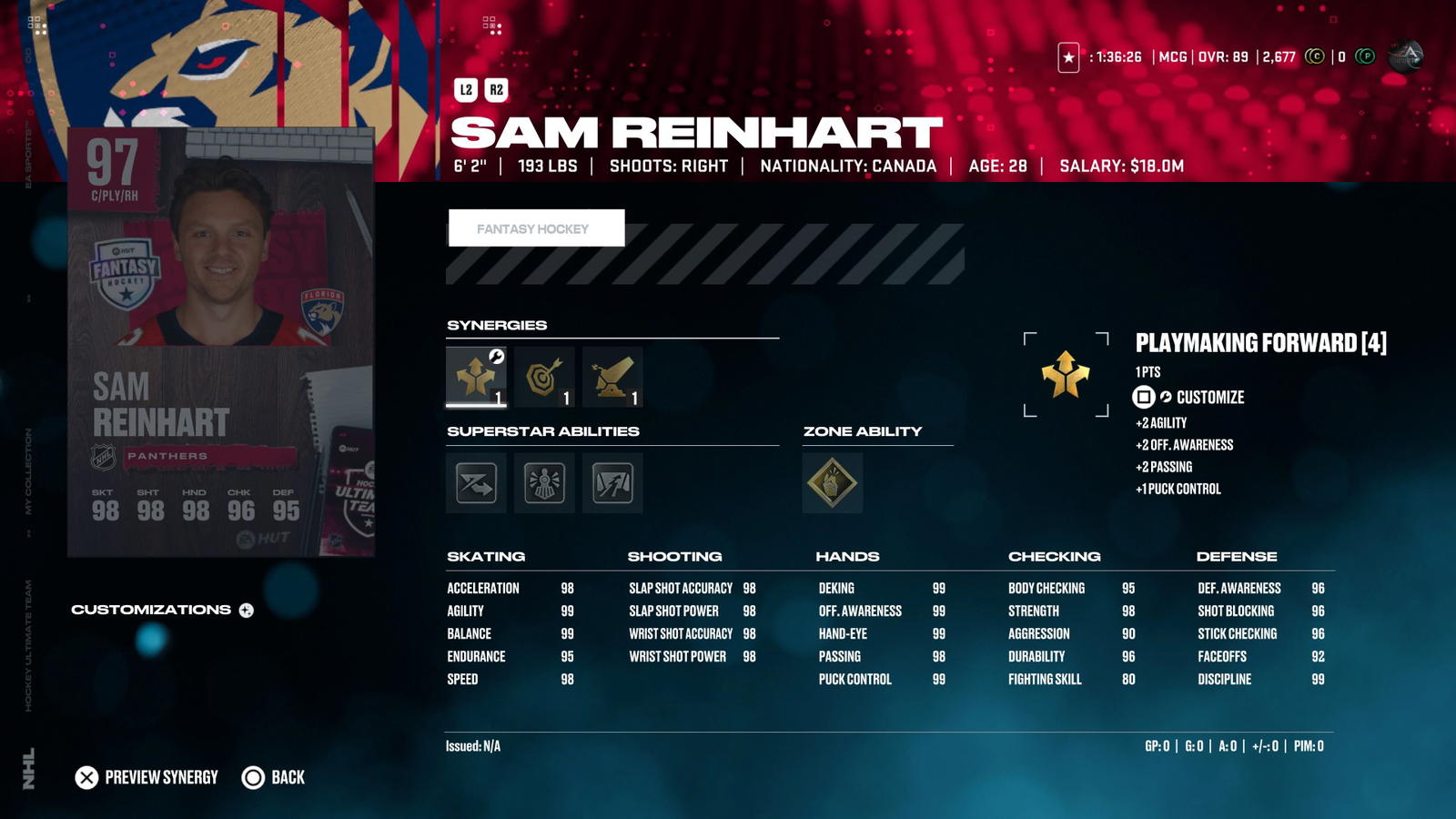
Task: Toggle the R2 shoulder button indicator
Action: click(x=498, y=88)
